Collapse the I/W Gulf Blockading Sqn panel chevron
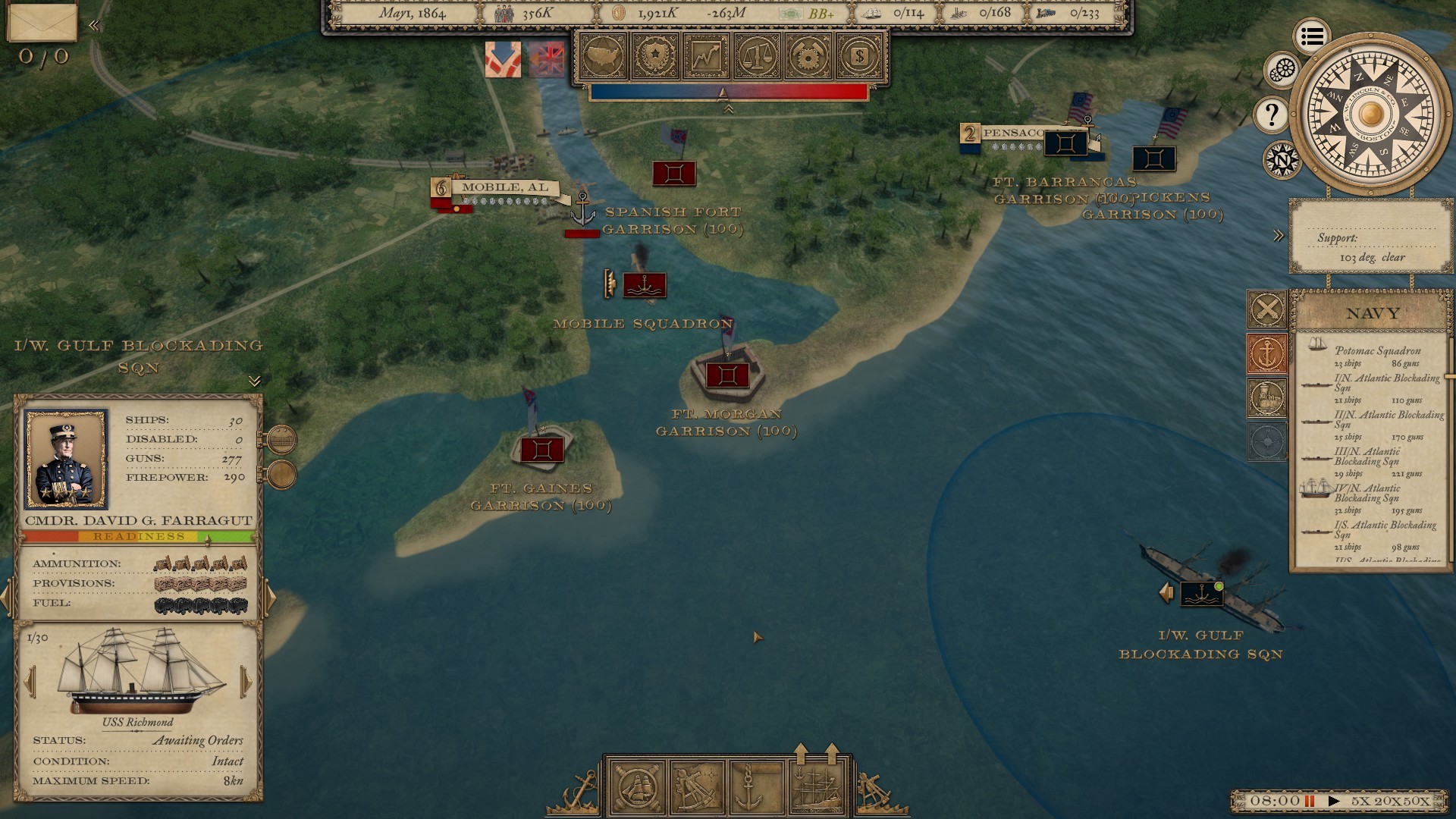 click(x=254, y=380)
